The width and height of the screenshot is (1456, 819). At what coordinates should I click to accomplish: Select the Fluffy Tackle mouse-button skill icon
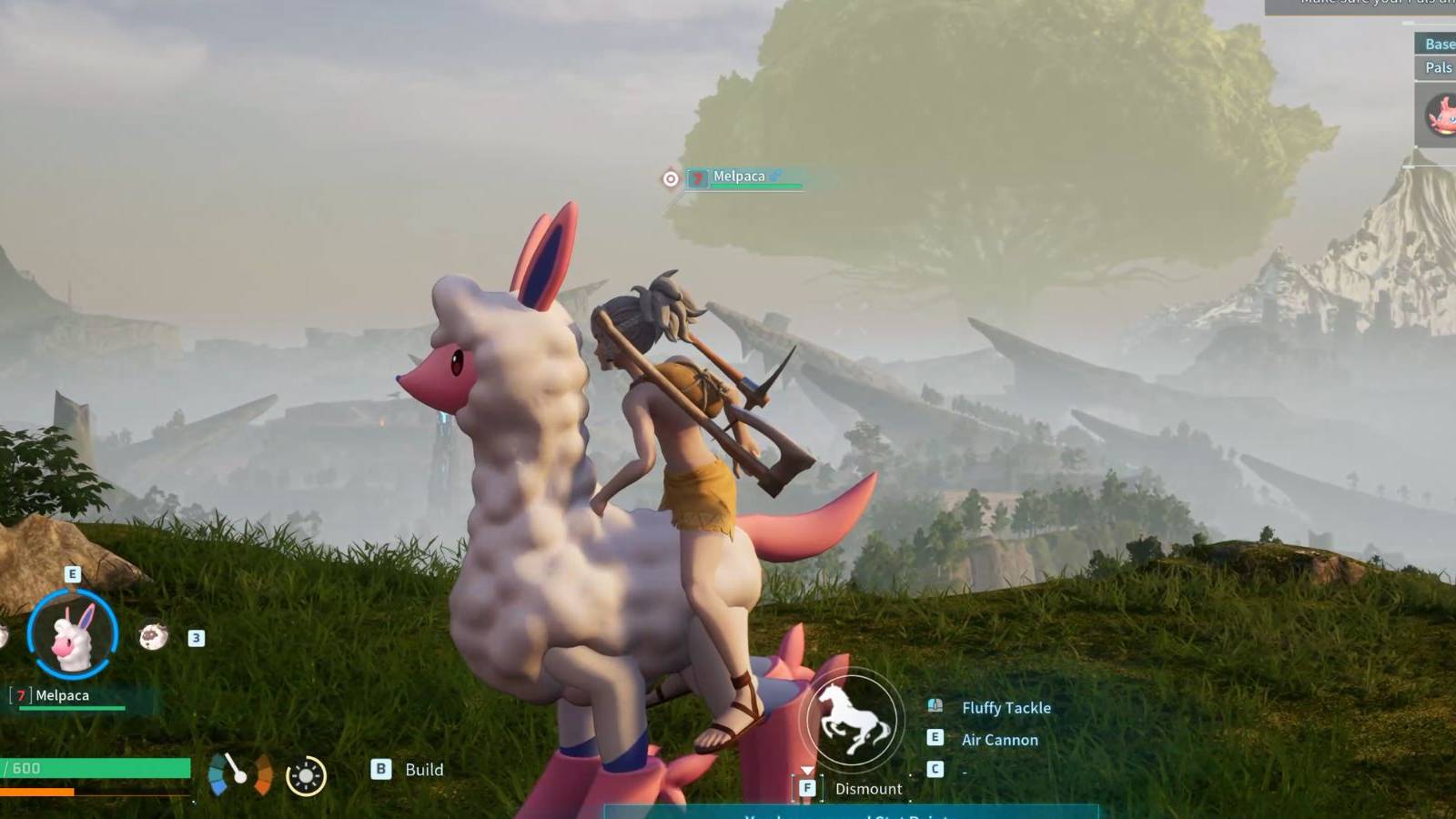pyautogui.click(x=933, y=707)
